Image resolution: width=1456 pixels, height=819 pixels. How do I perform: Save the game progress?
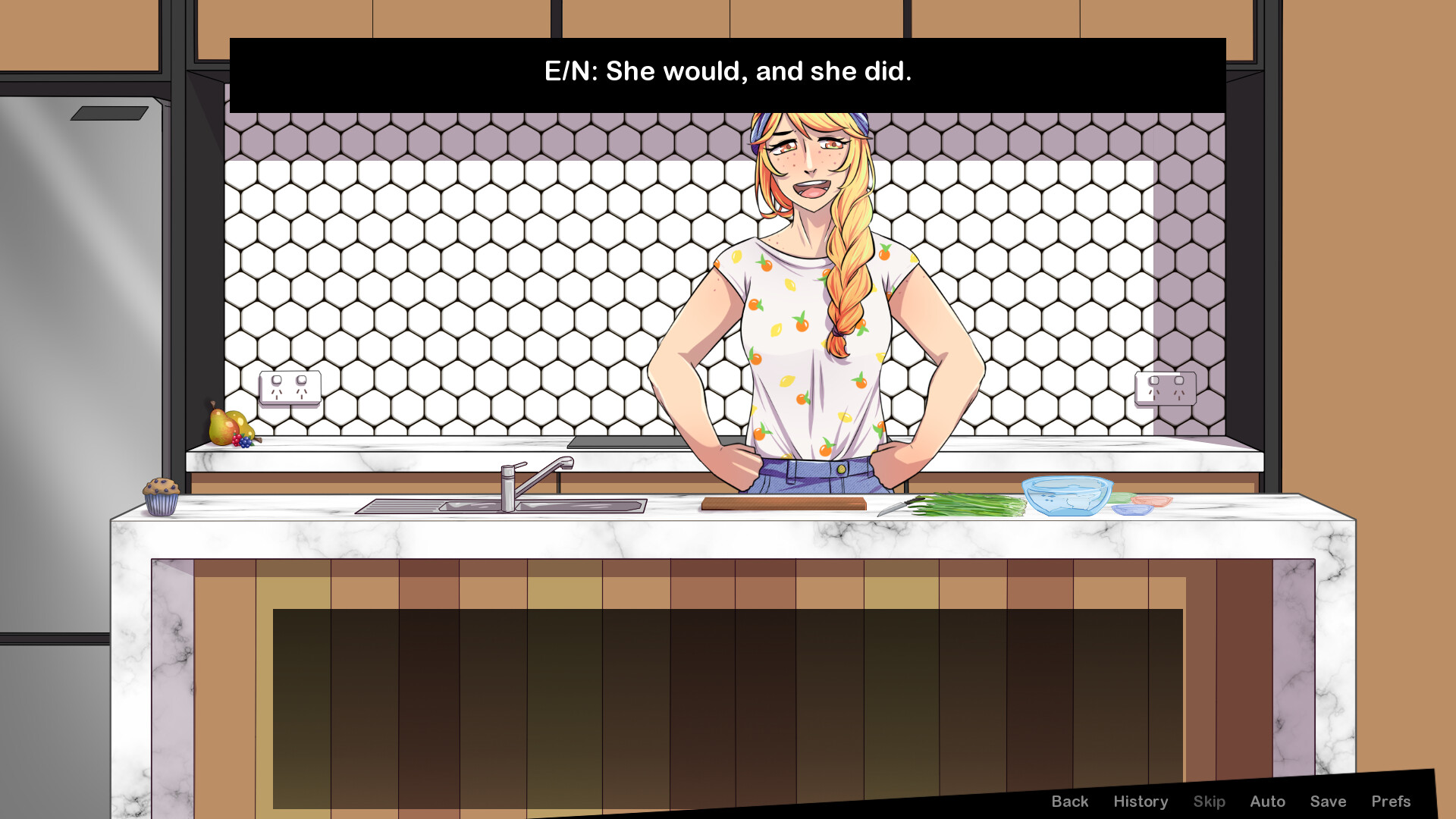tap(1327, 801)
